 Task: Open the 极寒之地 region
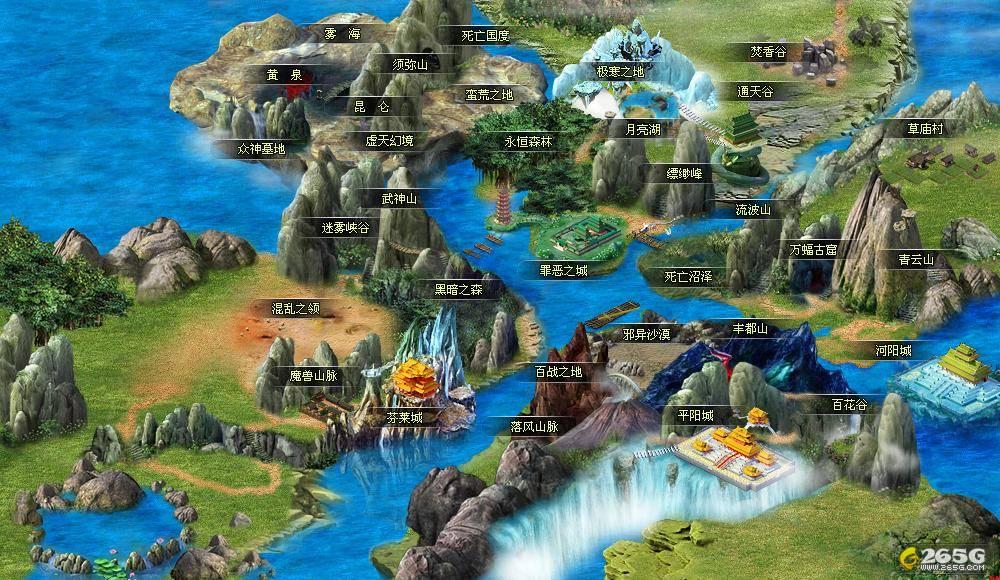tap(620, 72)
